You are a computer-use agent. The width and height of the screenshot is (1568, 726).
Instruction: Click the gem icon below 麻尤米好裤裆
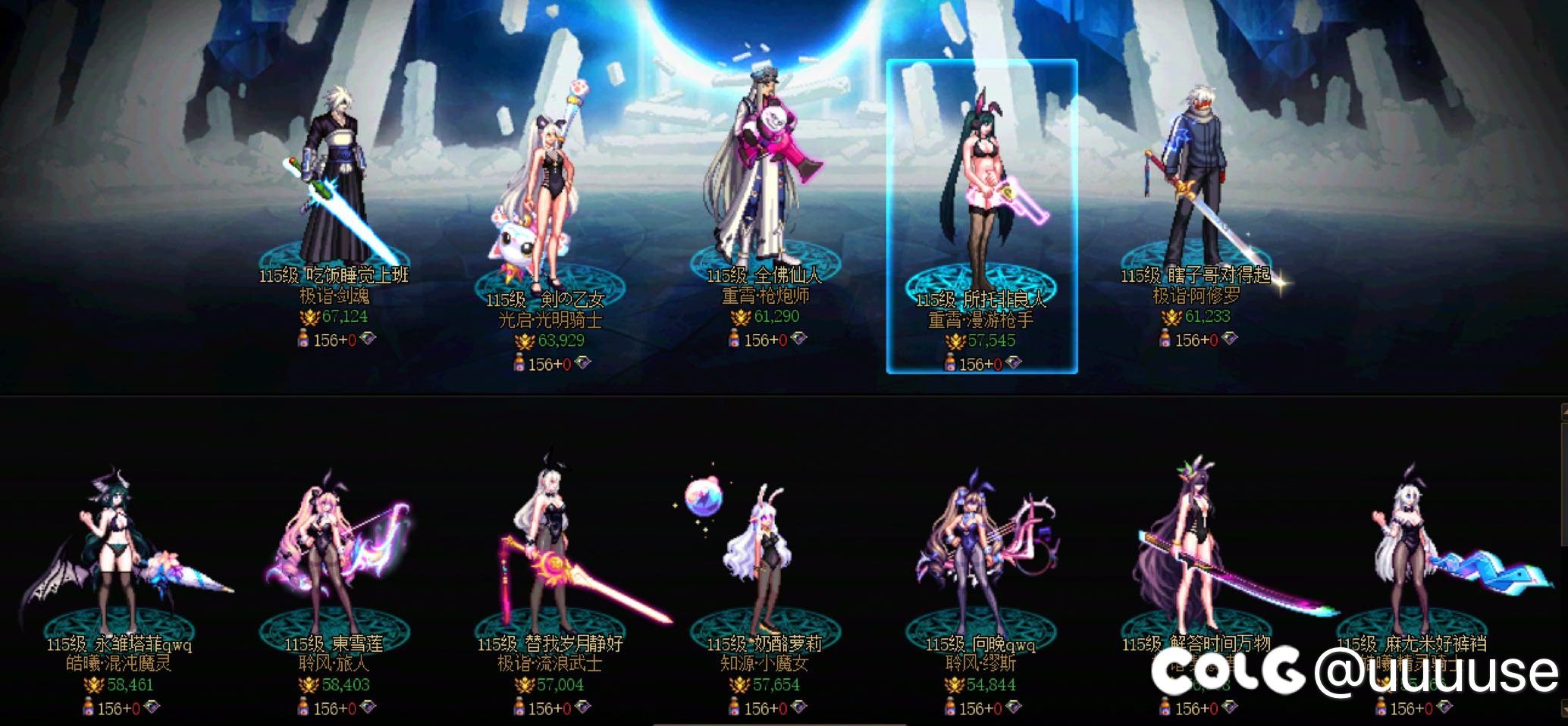(x=1444, y=708)
